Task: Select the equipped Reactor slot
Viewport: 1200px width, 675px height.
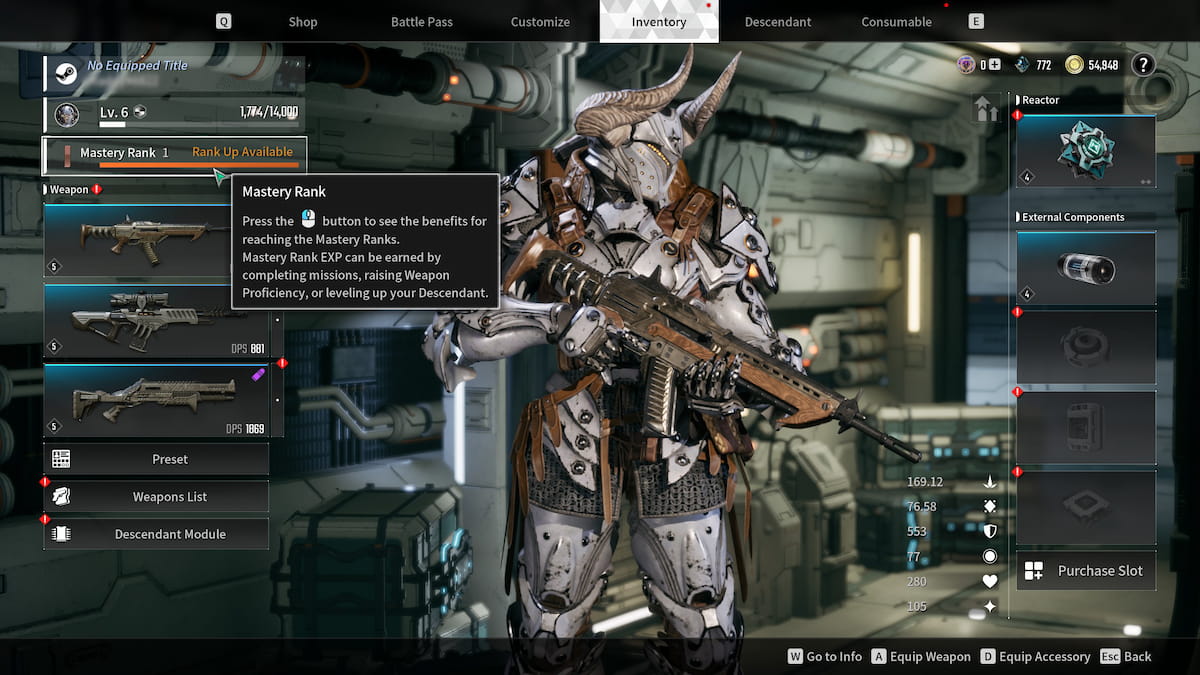Action: tap(1086, 151)
